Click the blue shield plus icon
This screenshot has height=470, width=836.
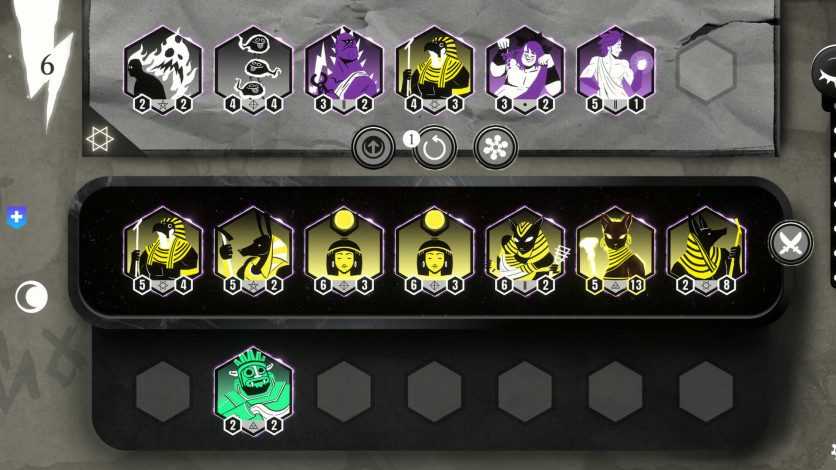(x=16, y=217)
